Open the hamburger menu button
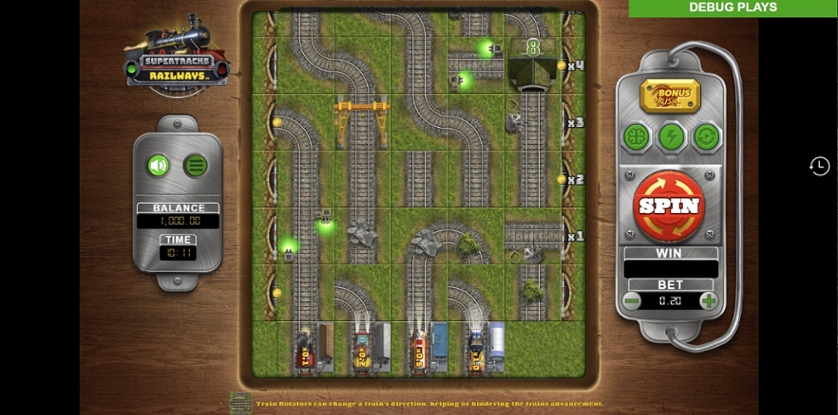 (x=196, y=165)
